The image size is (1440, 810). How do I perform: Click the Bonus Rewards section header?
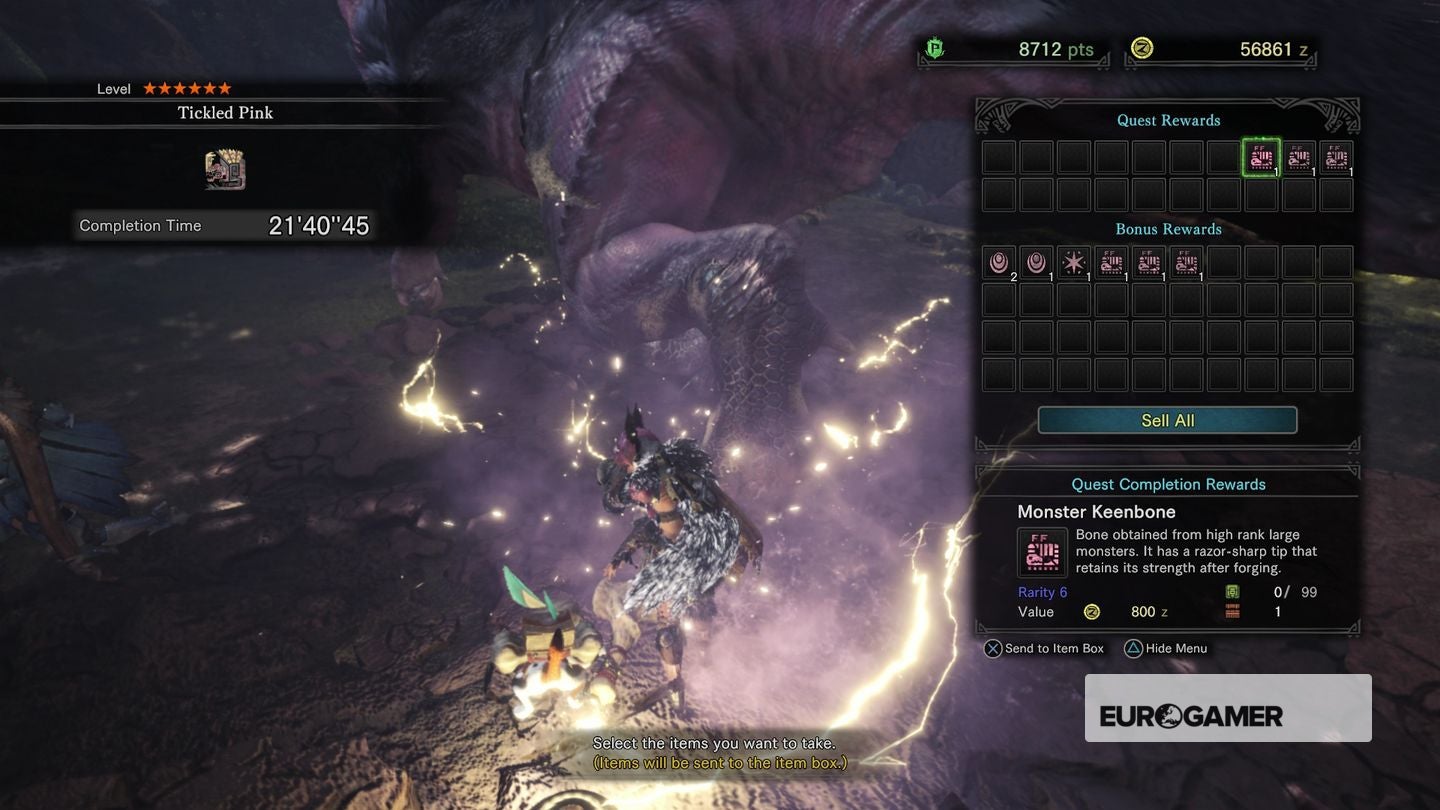[x=1166, y=229]
